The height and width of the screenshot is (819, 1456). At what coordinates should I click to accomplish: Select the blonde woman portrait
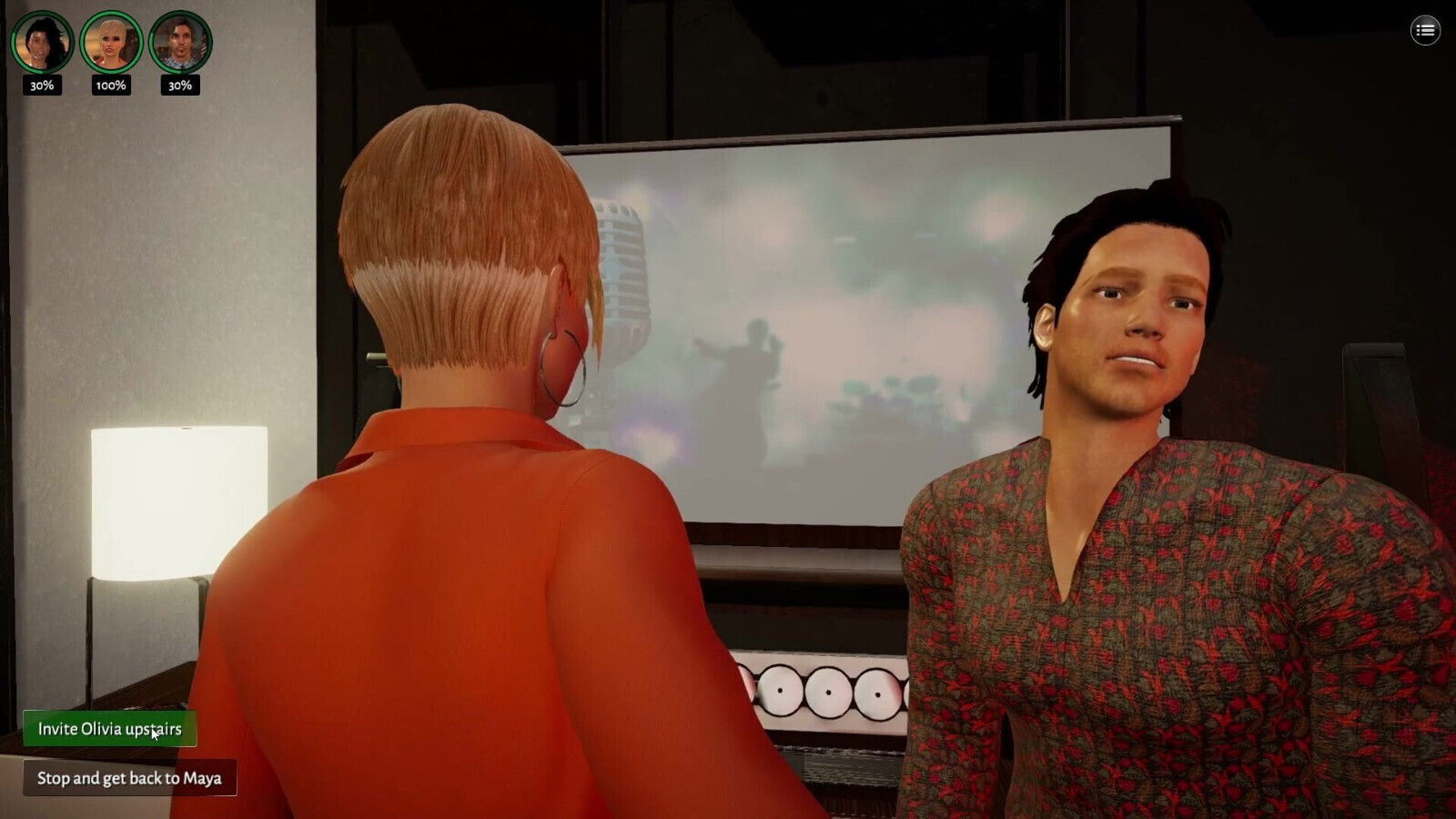(x=111, y=42)
